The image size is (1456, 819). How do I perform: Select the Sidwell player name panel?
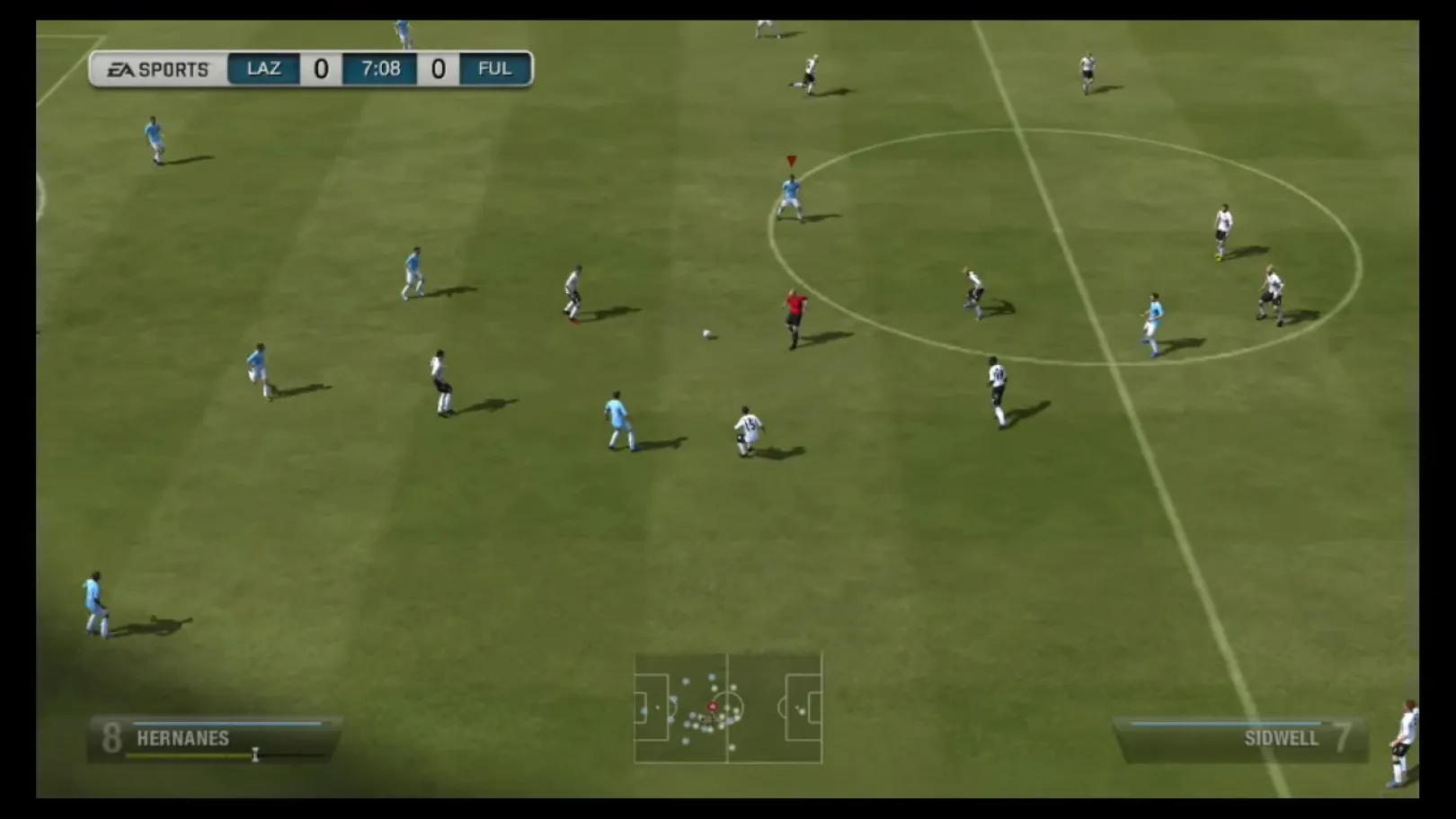click(x=1243, y=739)
